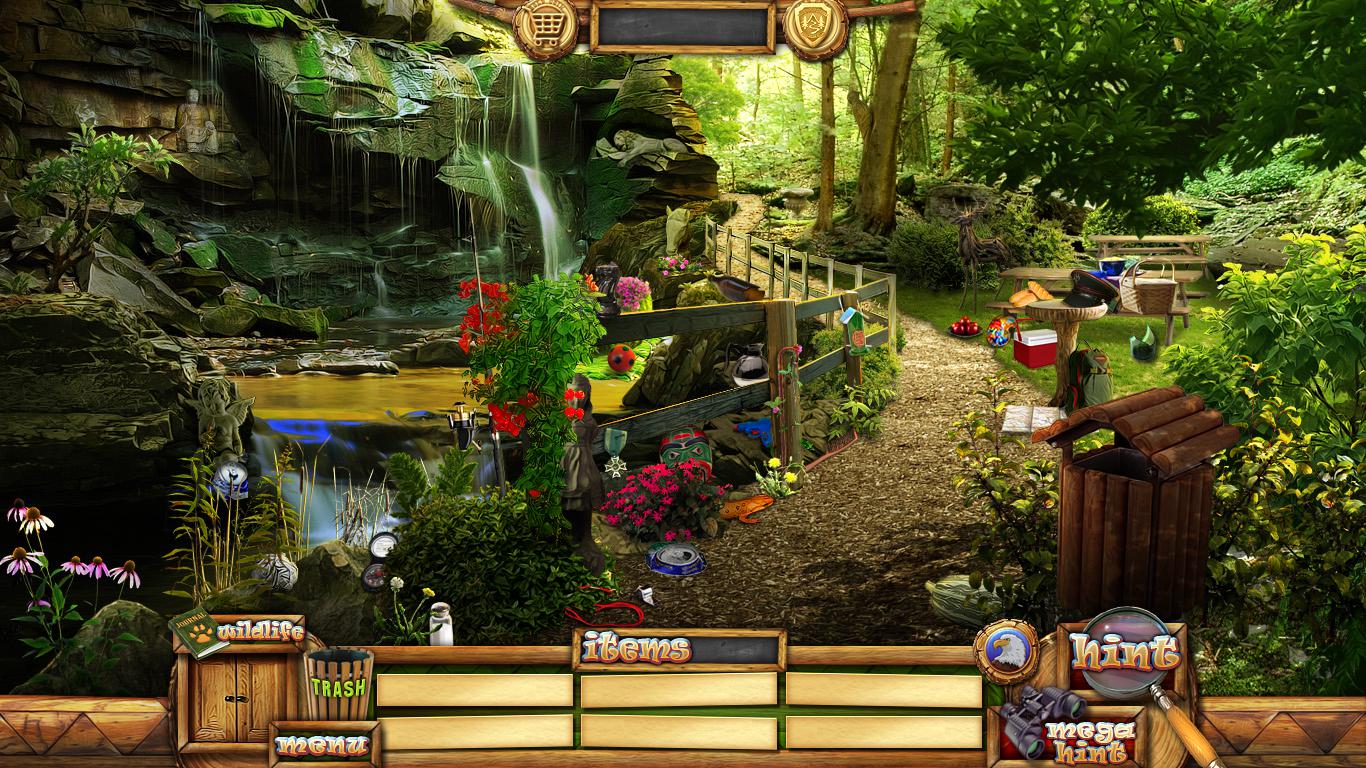Click the ranger badge emblem icon
Image resolution: width=1366 pixels, height=768 pixels.
point(814,29)
